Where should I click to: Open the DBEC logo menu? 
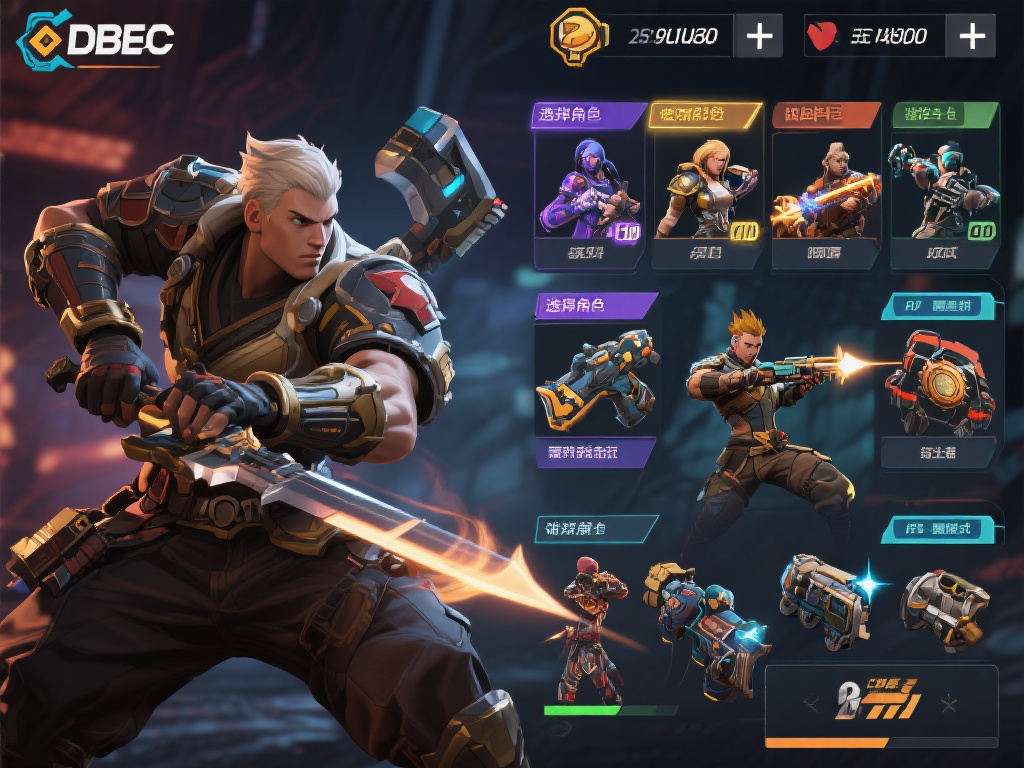pyautogui.click(x=97, y=39)
